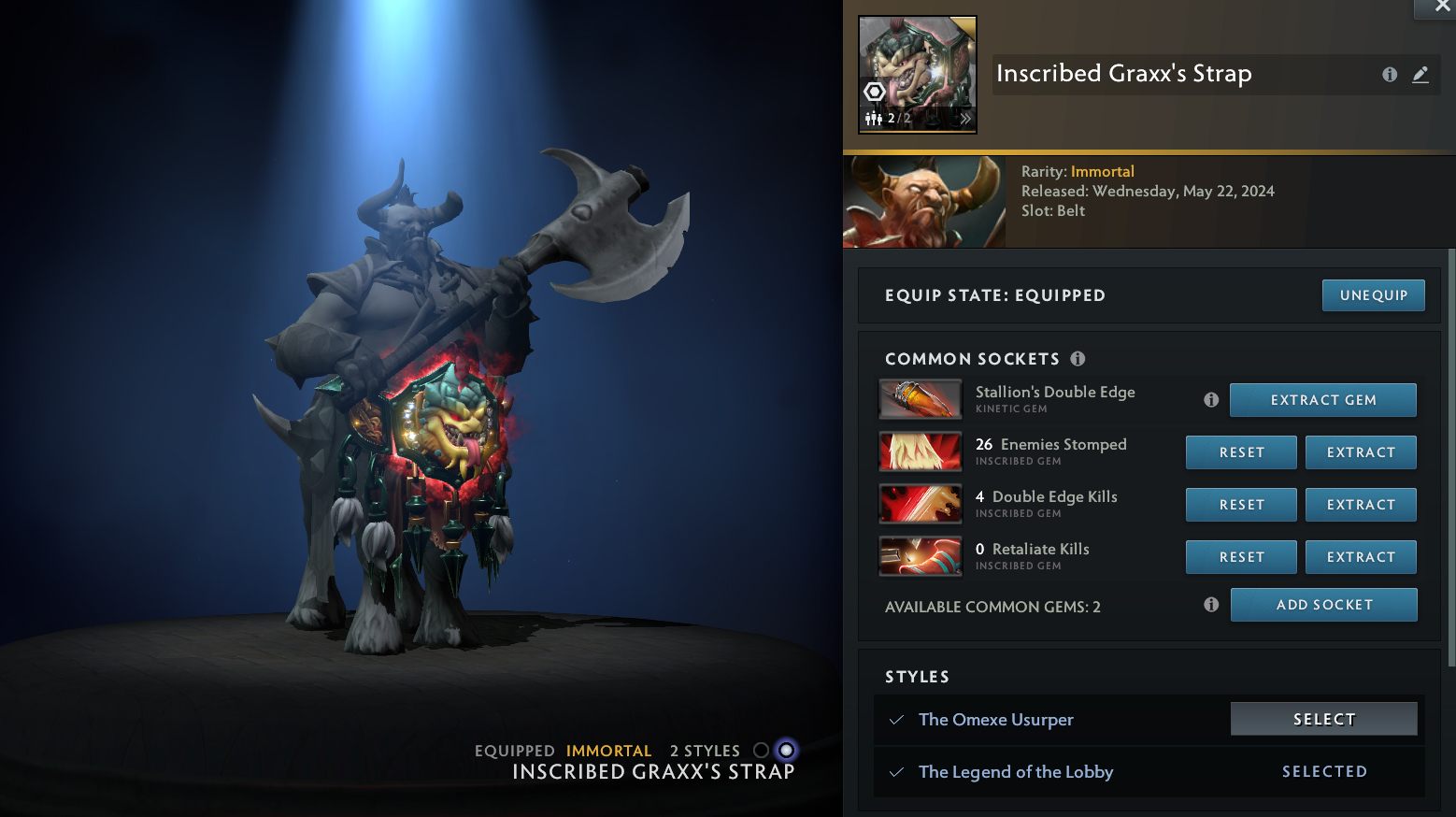Reset the Retaliate Kills counter
The image size is (1456, 817).
point(1241,557)
